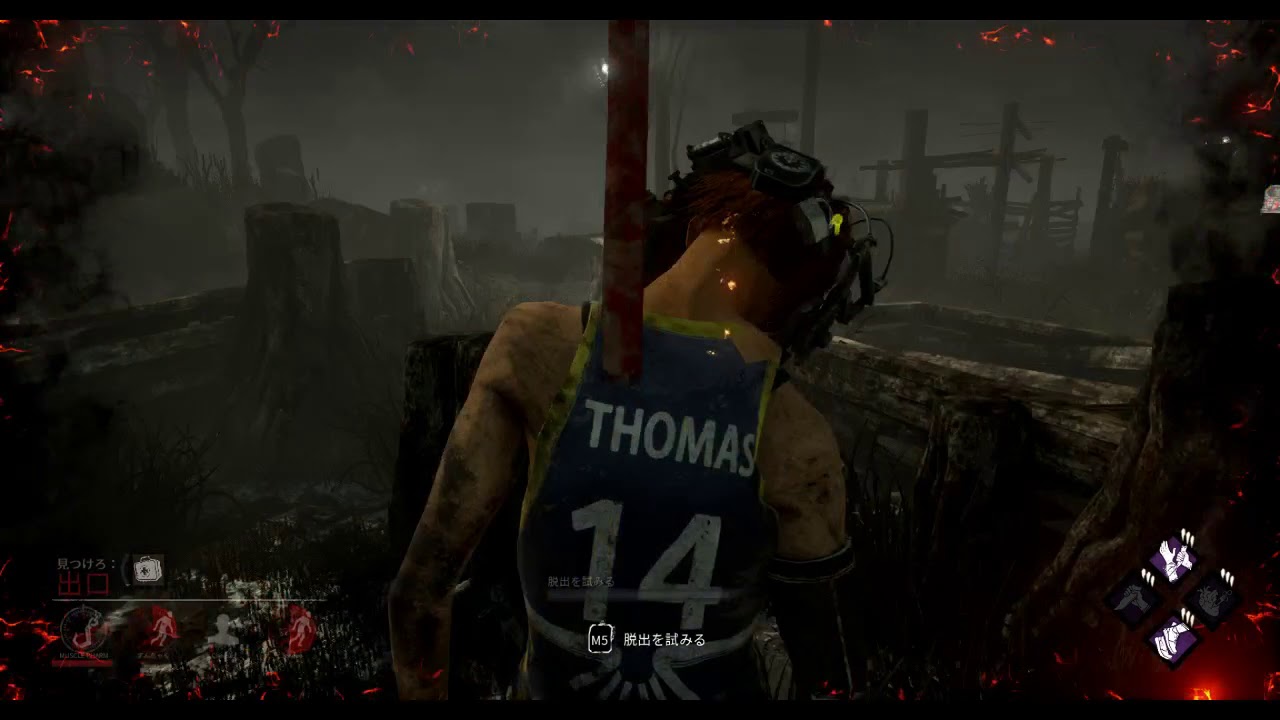Click the red 出口 objective text
This screenshot has width=1280, height=720.
(84, 585)
